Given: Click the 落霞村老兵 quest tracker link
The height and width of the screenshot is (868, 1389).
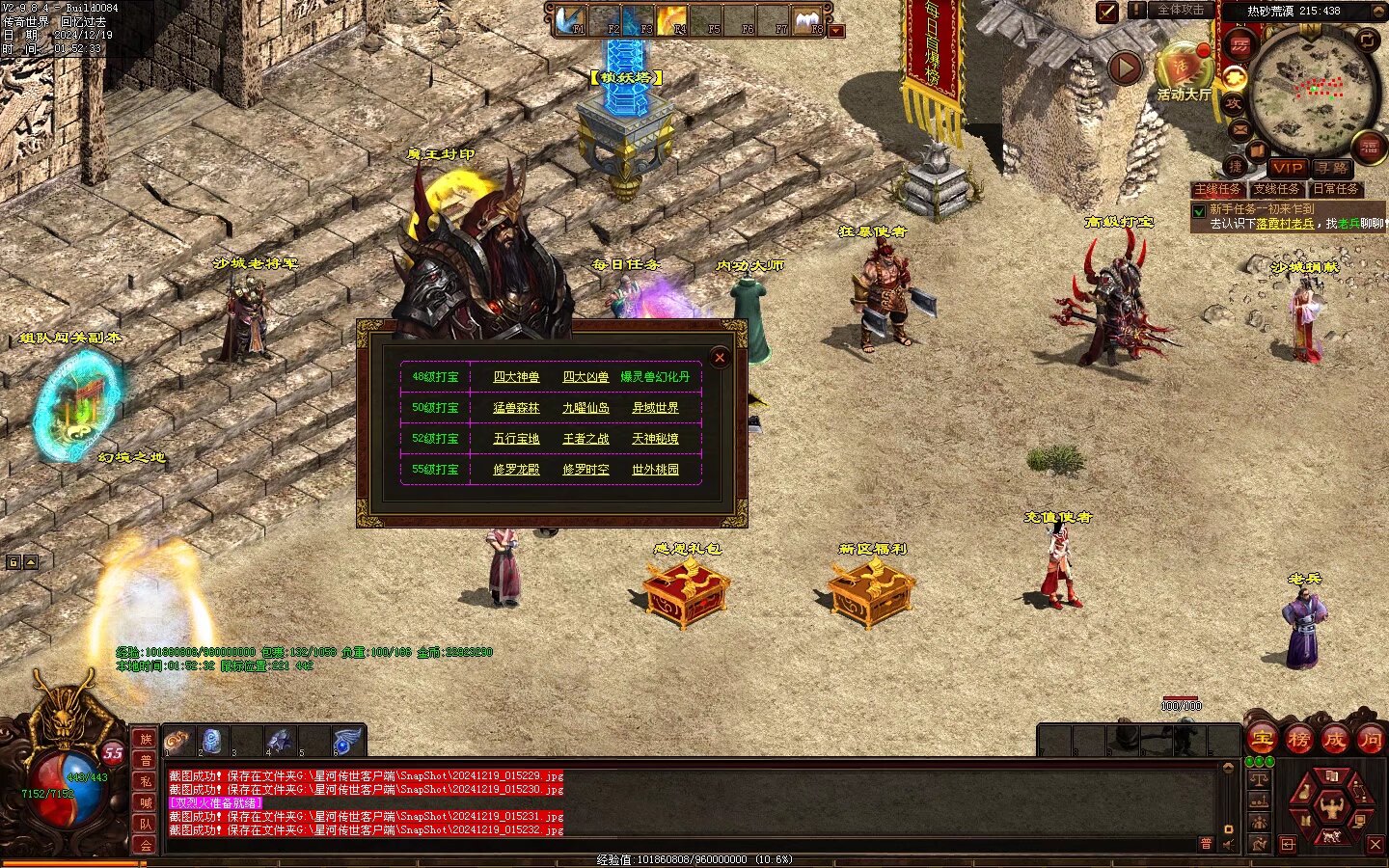Looking at the screenshot, I should click(x=1285, y=224).
